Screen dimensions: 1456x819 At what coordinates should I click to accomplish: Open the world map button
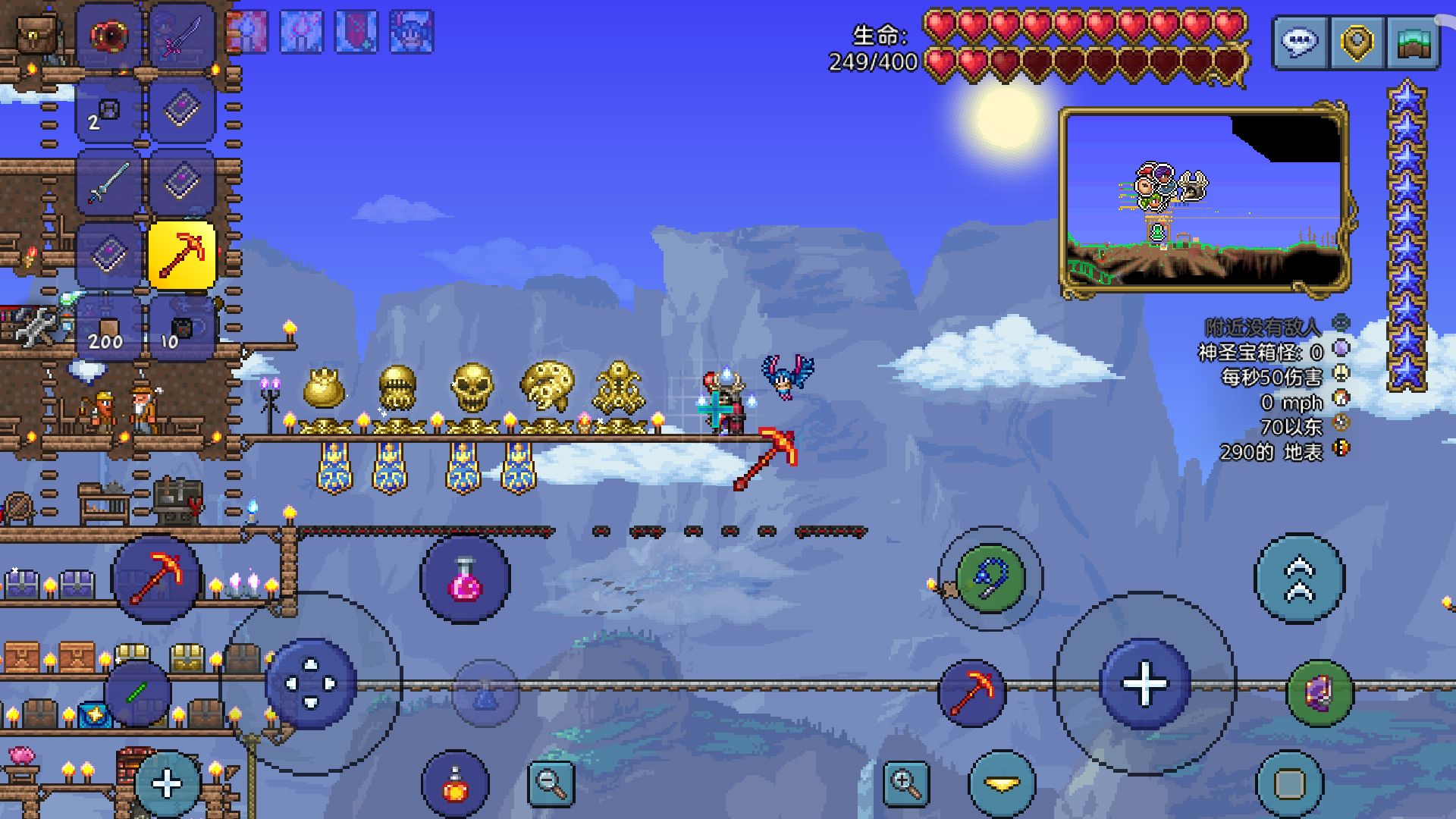tap(1413, 42)
